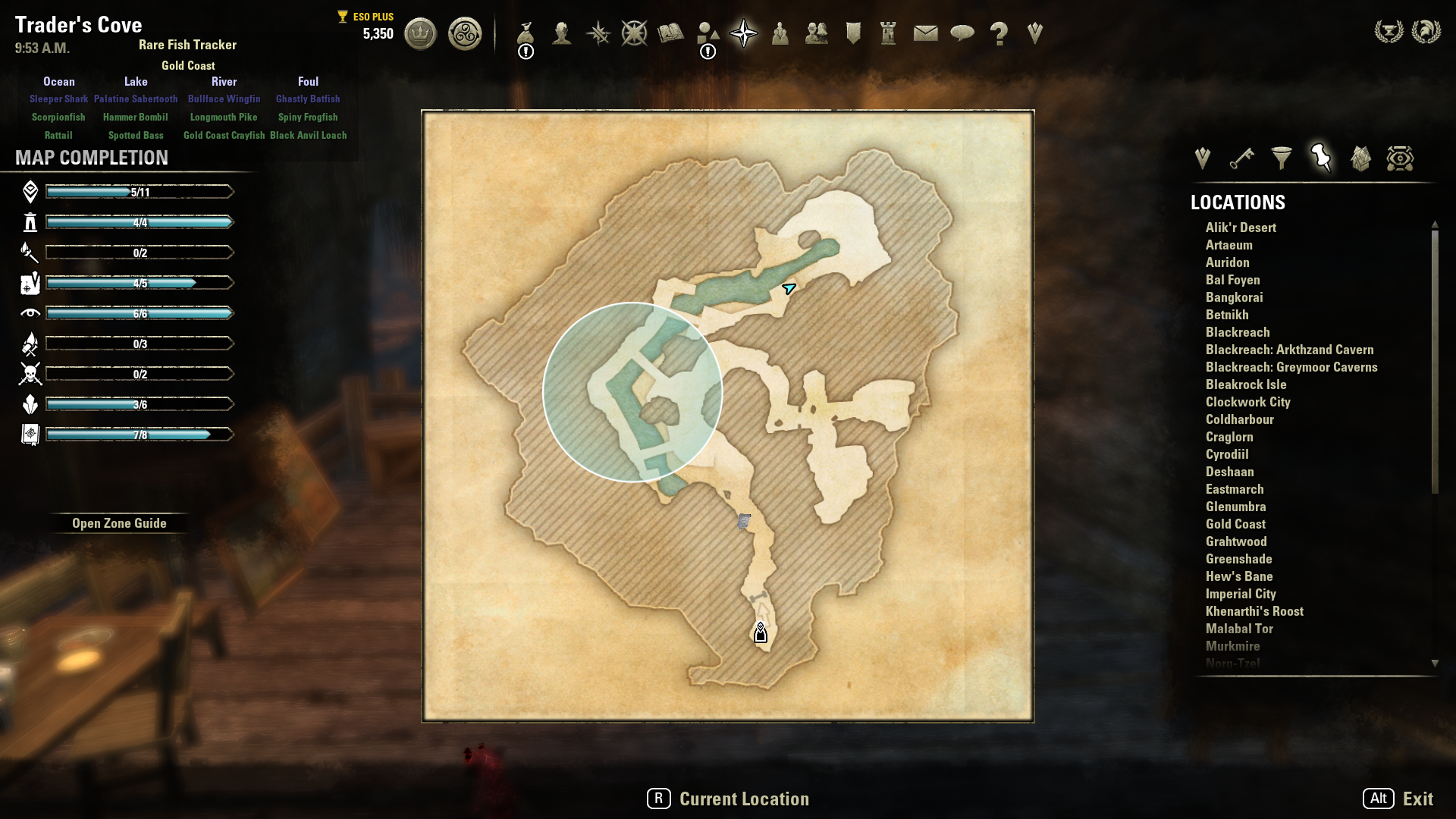Open the help question mark menu

[x=999, y=33]
